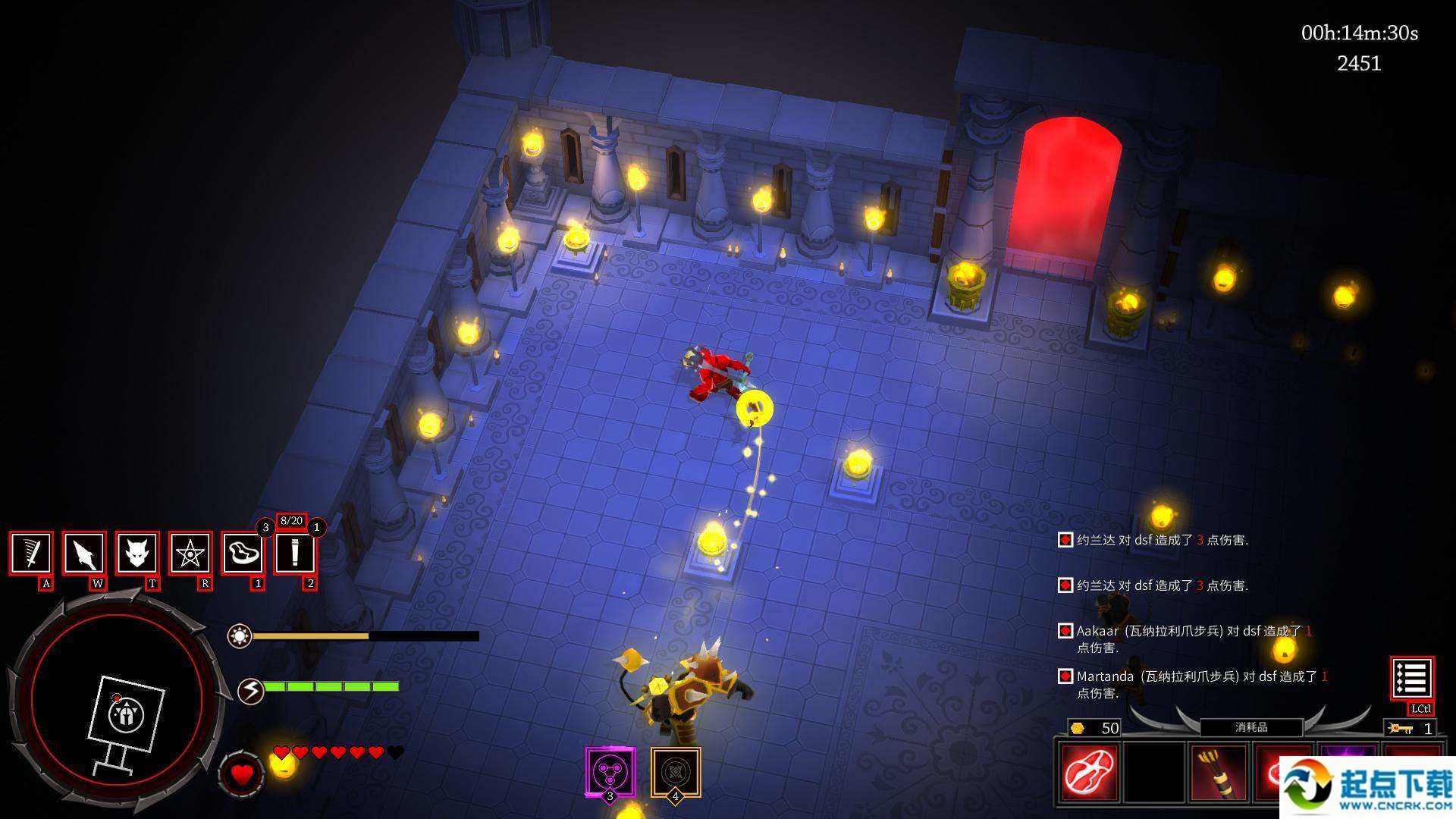Click the red heart health orb
1456x819 pixels.
pyautogui.click(x=242, y=774)
